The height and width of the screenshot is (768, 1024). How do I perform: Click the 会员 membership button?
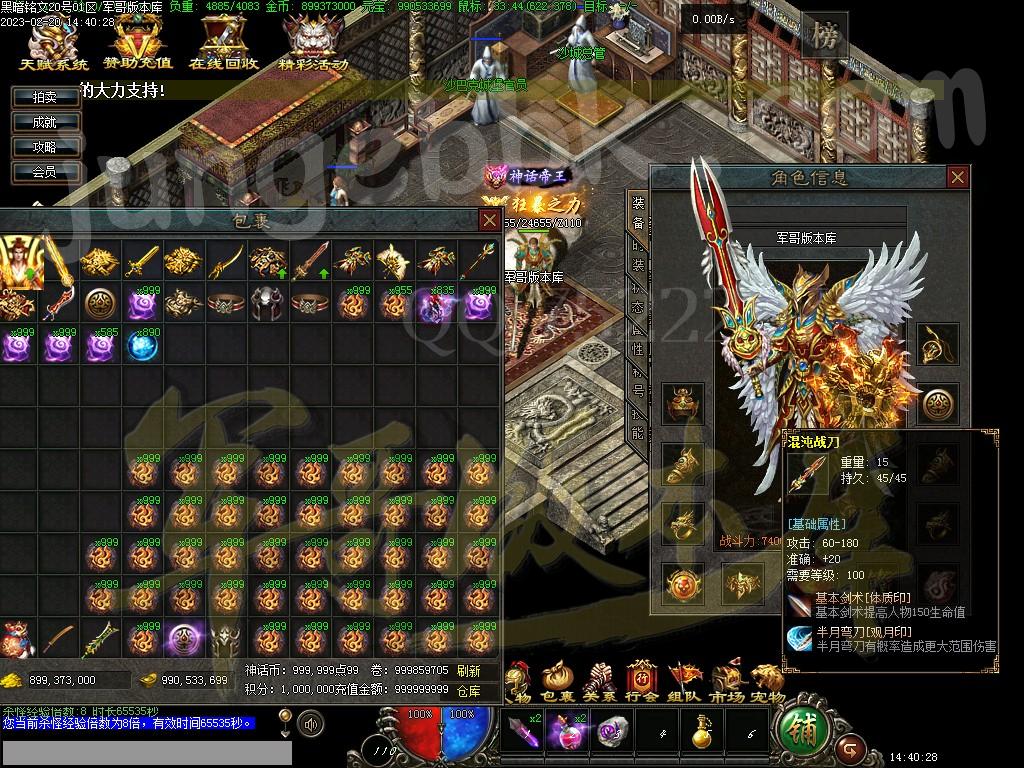45,172
